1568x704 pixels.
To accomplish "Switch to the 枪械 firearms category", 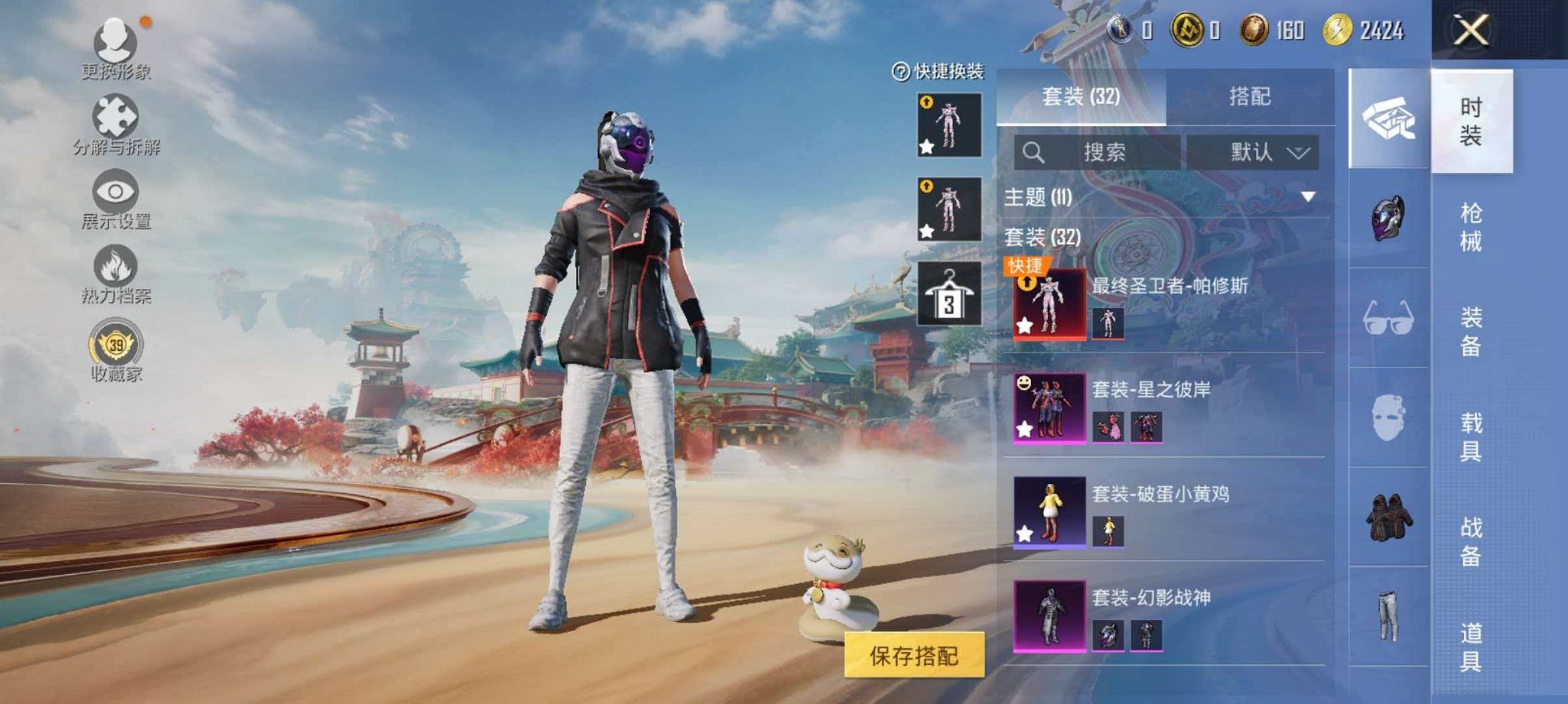I will pyautogui.click(x=1471, y=227).
